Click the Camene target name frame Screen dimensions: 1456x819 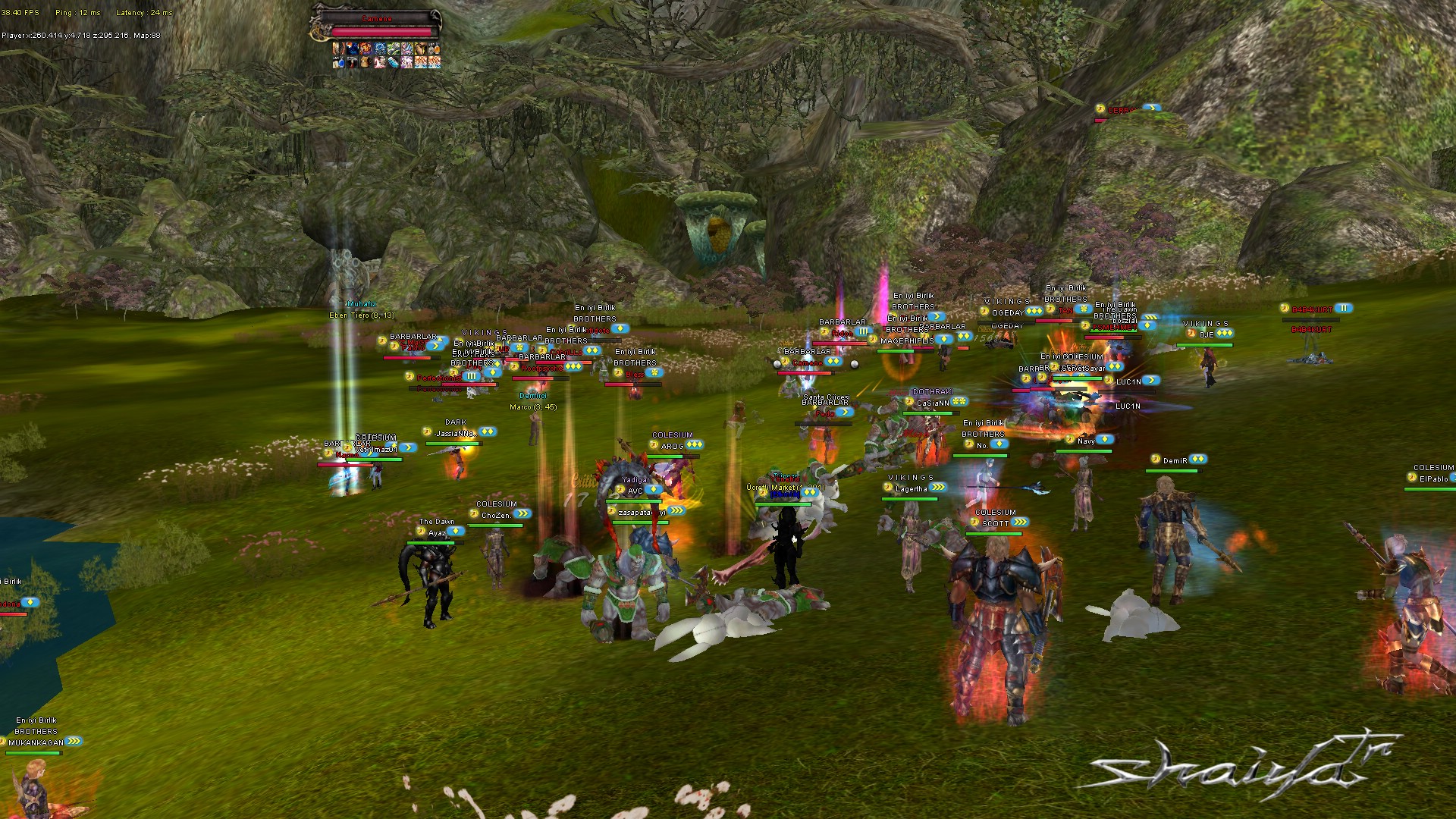[x=377, y=18]
